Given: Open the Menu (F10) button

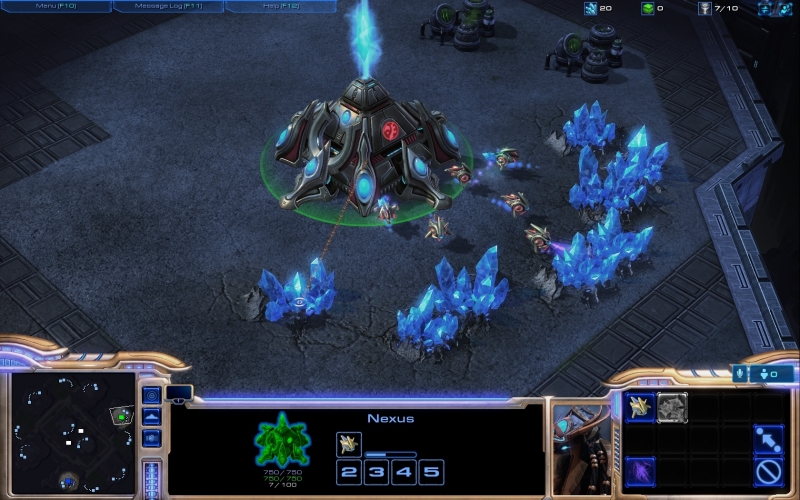Looking at the screenshot, I should tap(56, 7).
